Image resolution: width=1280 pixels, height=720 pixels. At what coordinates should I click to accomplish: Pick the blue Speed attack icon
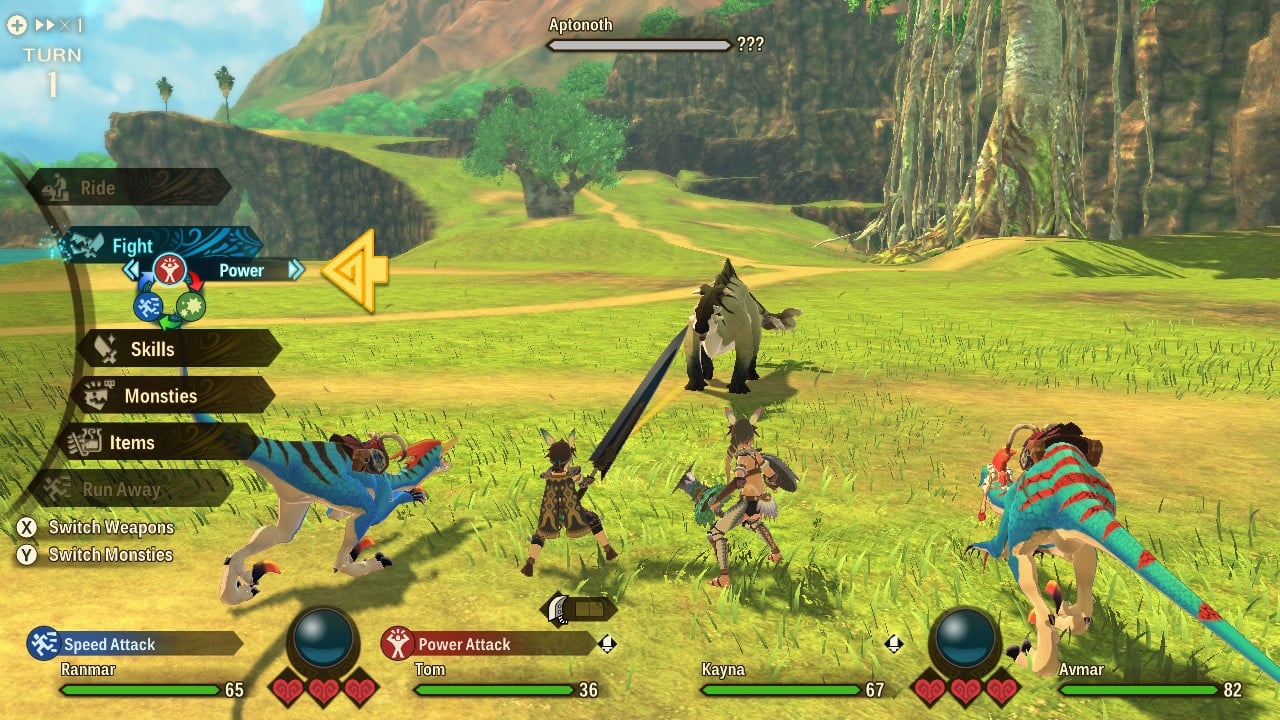(x=148, y=306)
